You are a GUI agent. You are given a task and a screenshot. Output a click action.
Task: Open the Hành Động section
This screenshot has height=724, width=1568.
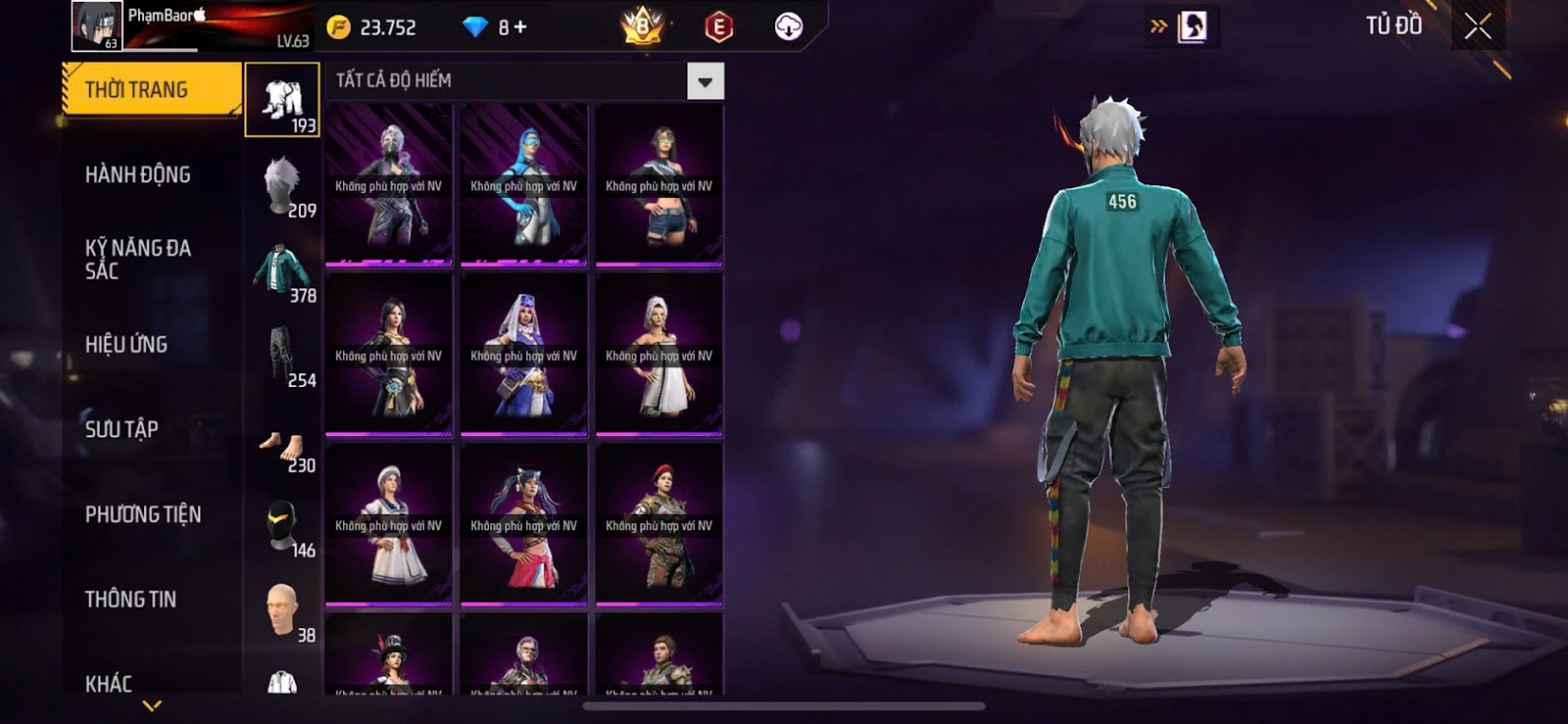[x=138, y=174]
